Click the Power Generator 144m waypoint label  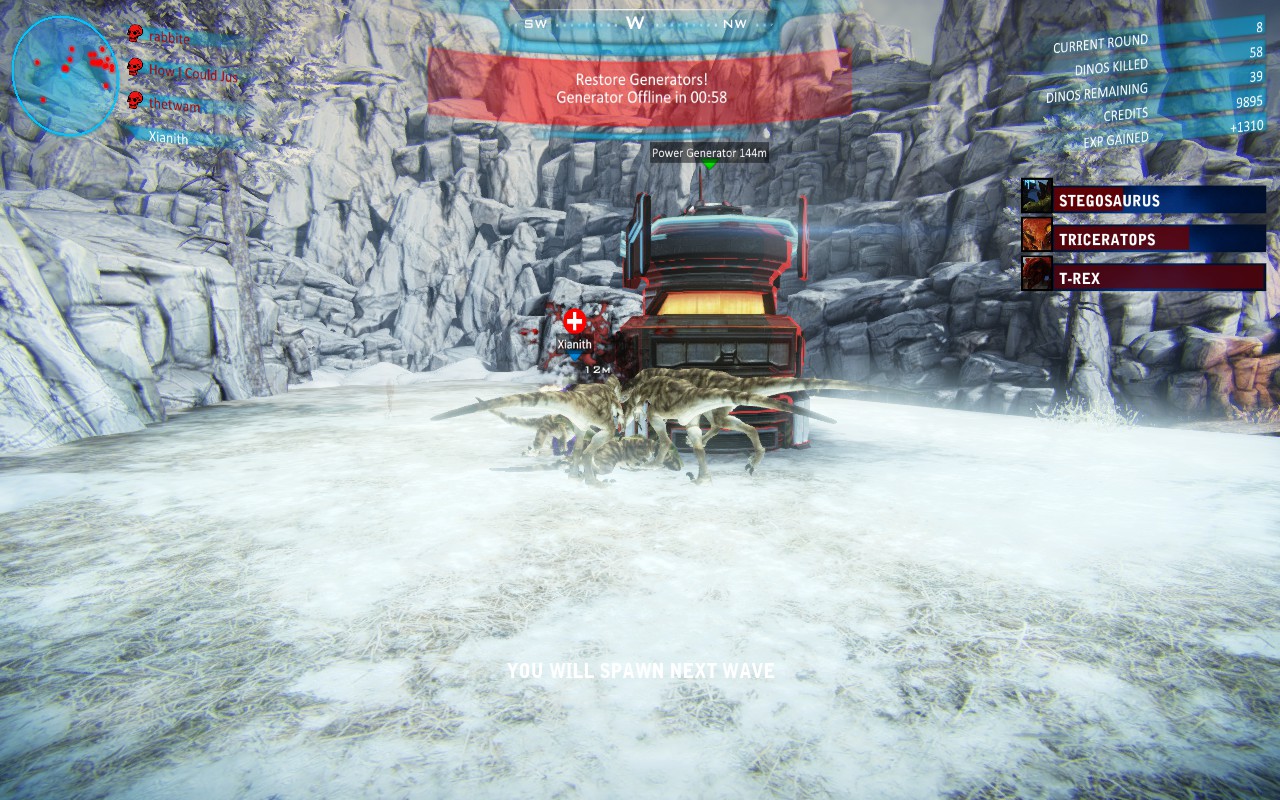tap(709, 153)
